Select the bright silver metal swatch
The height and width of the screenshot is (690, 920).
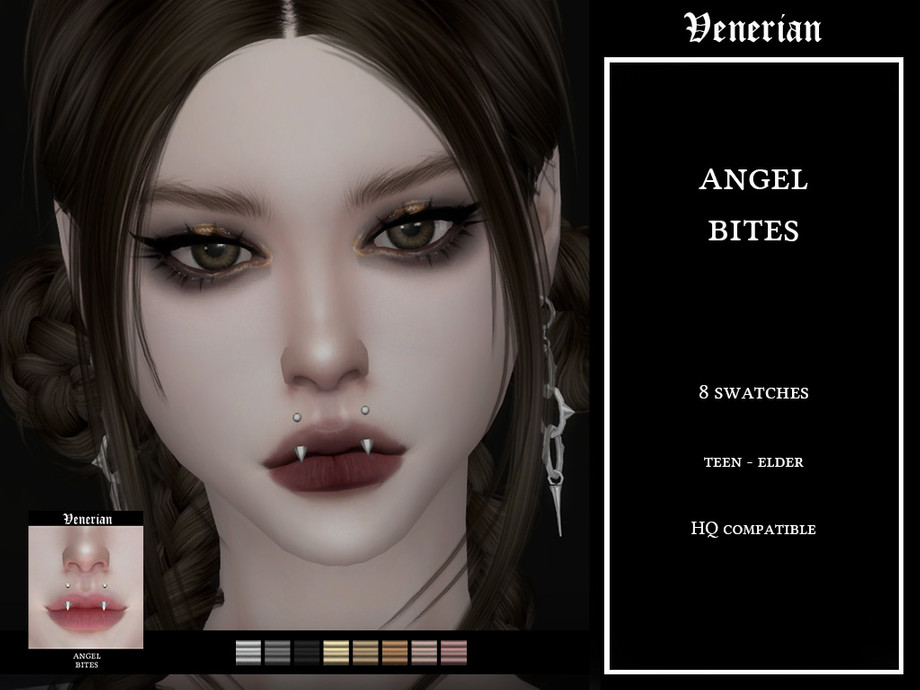[x=248, y=653]
